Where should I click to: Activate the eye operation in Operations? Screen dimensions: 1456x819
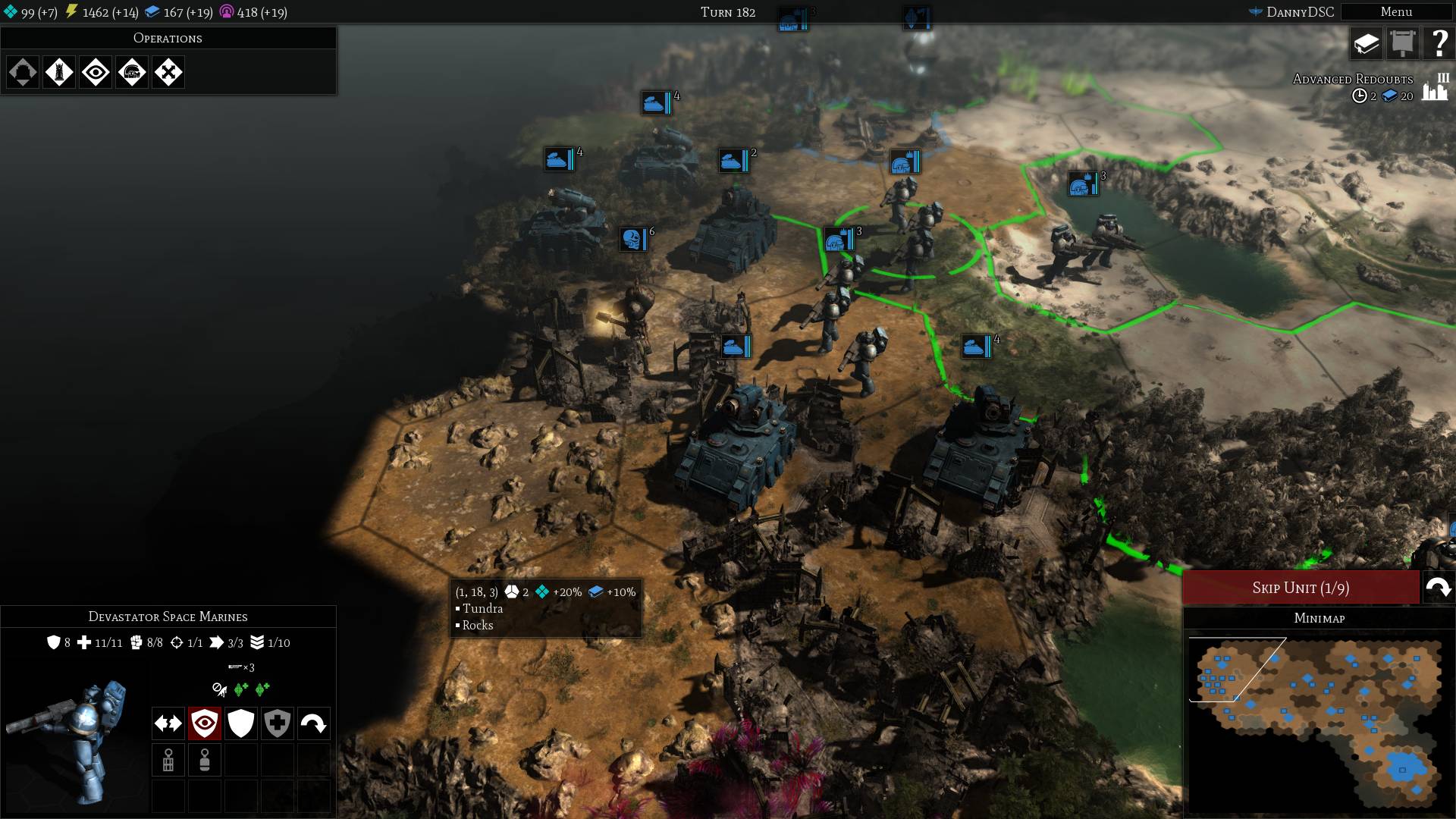(96, 73)
